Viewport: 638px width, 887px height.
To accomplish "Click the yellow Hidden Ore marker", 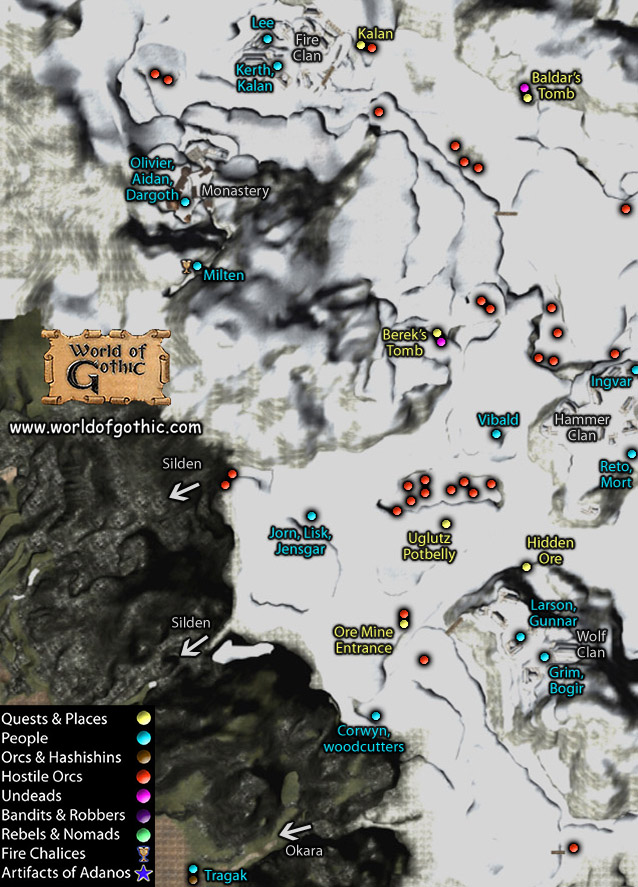I will 526,567.
